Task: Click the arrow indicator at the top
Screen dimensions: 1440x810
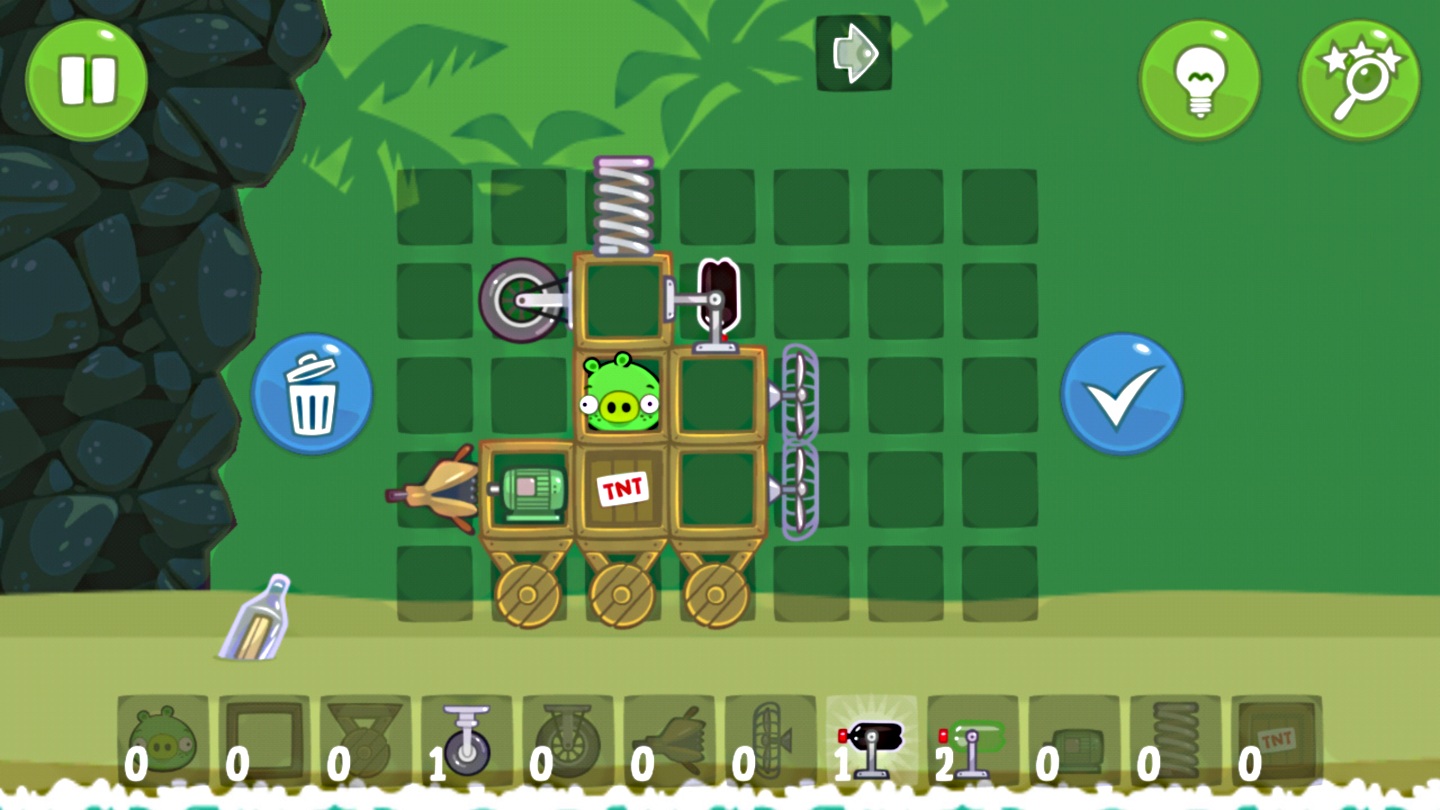Action: (x=853, y=53)
